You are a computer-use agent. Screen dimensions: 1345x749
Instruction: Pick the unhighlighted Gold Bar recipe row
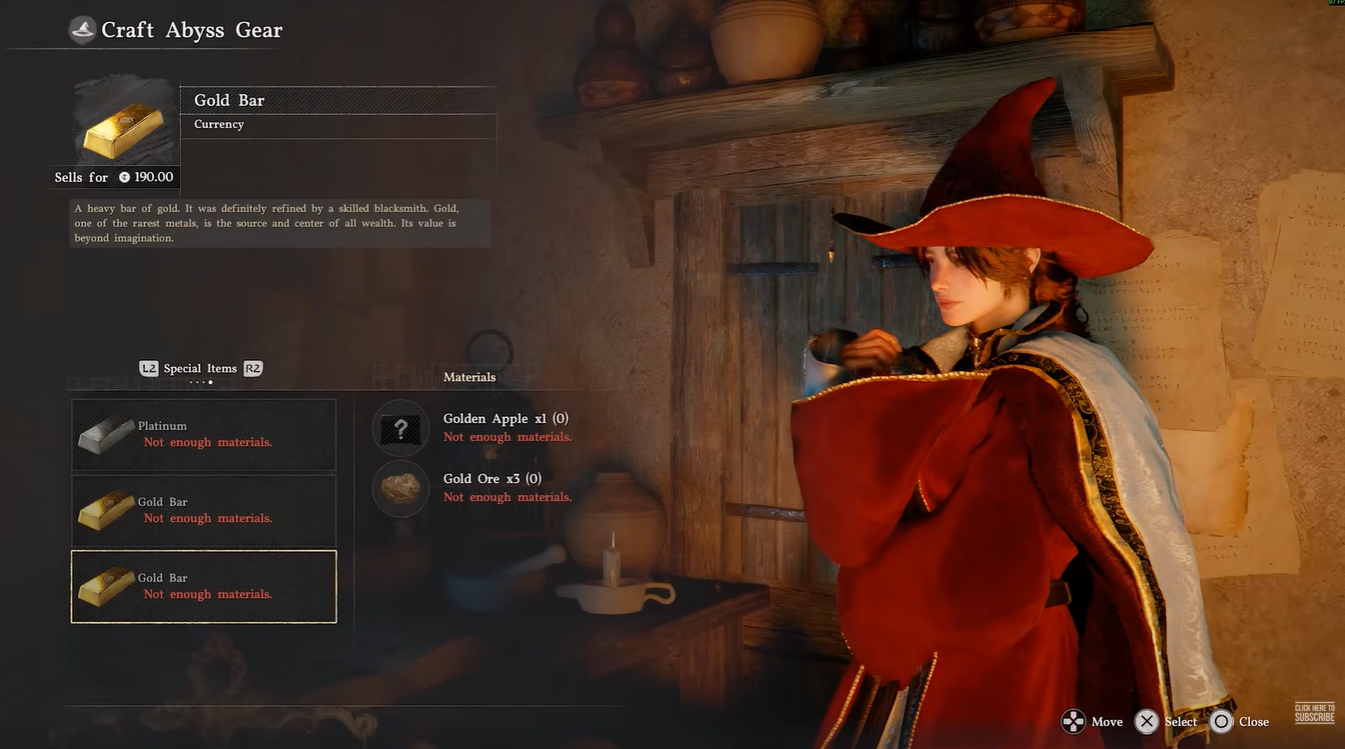click(x=204, y=511)
